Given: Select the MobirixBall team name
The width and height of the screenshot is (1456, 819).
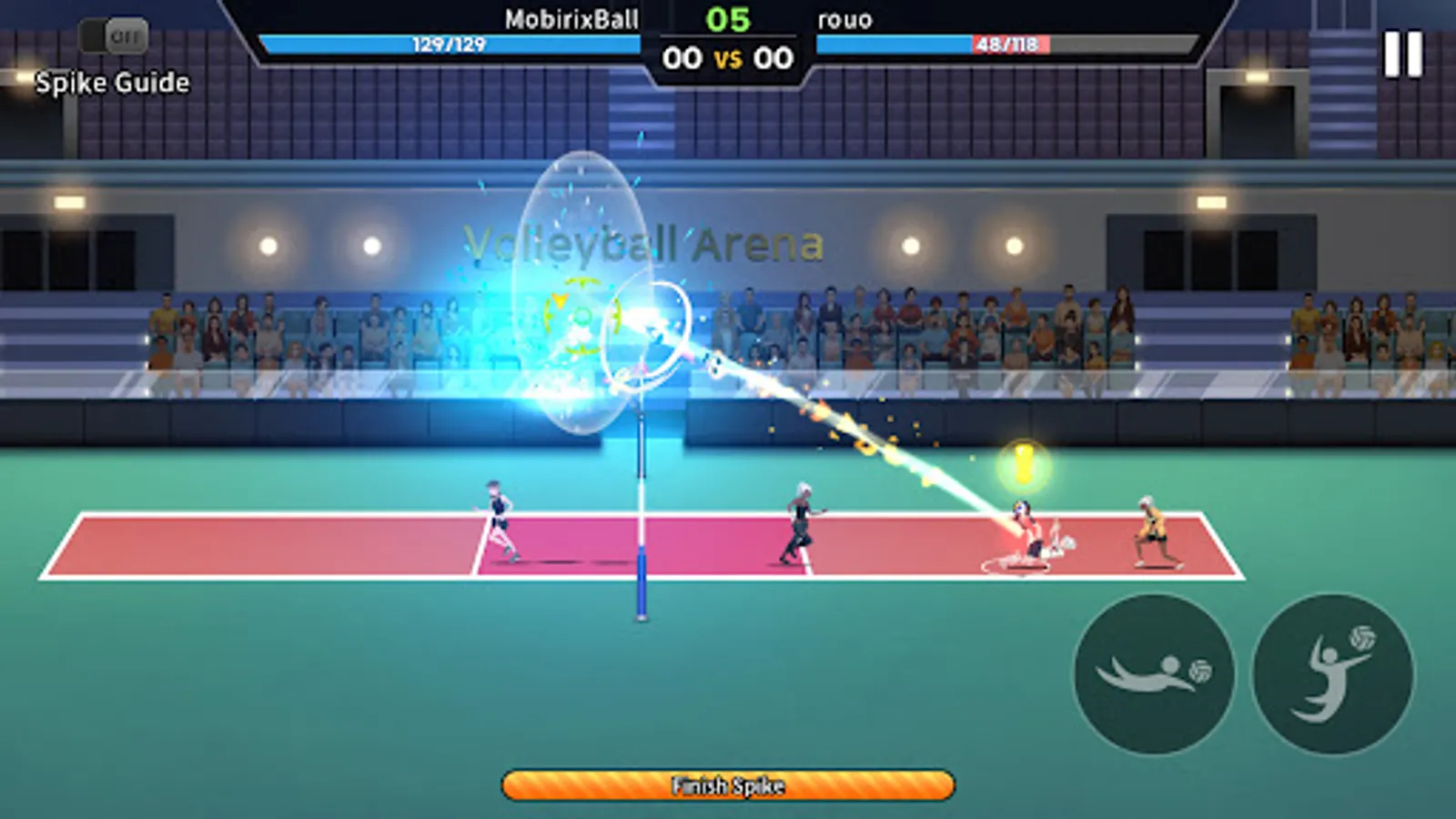Looking at the screenshot, I should click(x=572, y=20).
